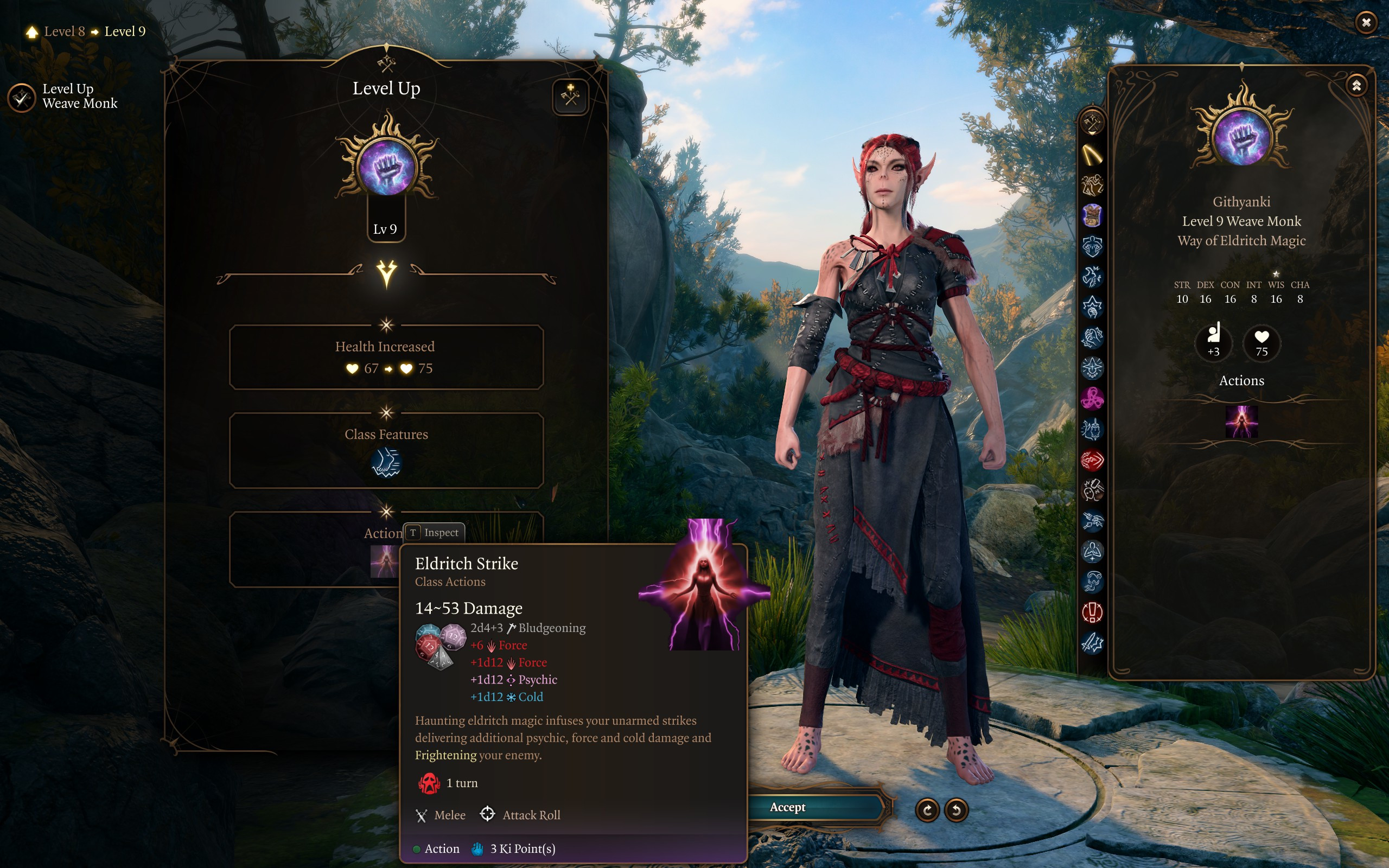Open the multiclass button beside the Level Up title
Screen dimensions: 1389x868
[x=570, y=97]
